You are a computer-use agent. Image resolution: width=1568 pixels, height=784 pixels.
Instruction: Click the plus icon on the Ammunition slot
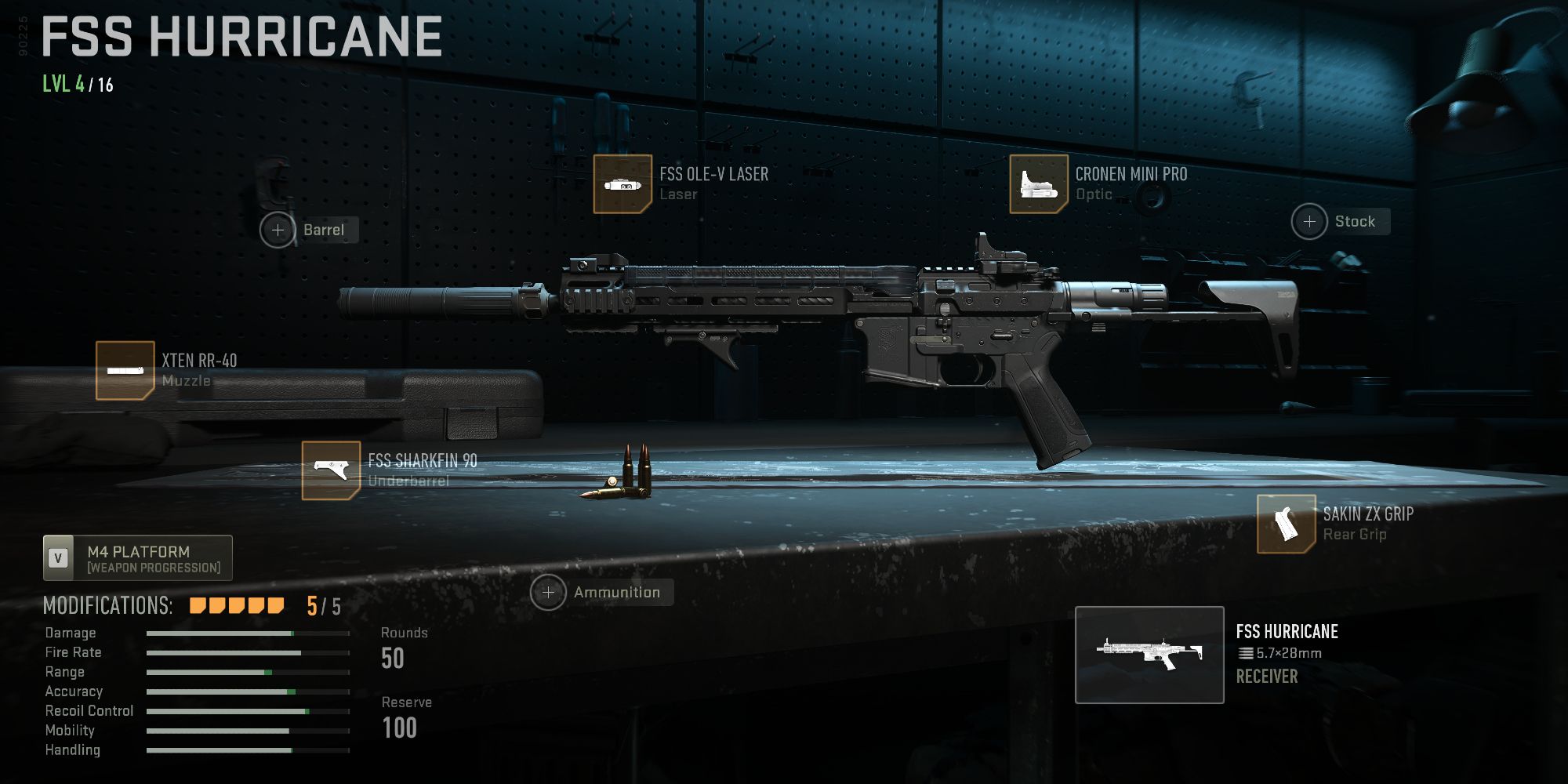point(547,592)
